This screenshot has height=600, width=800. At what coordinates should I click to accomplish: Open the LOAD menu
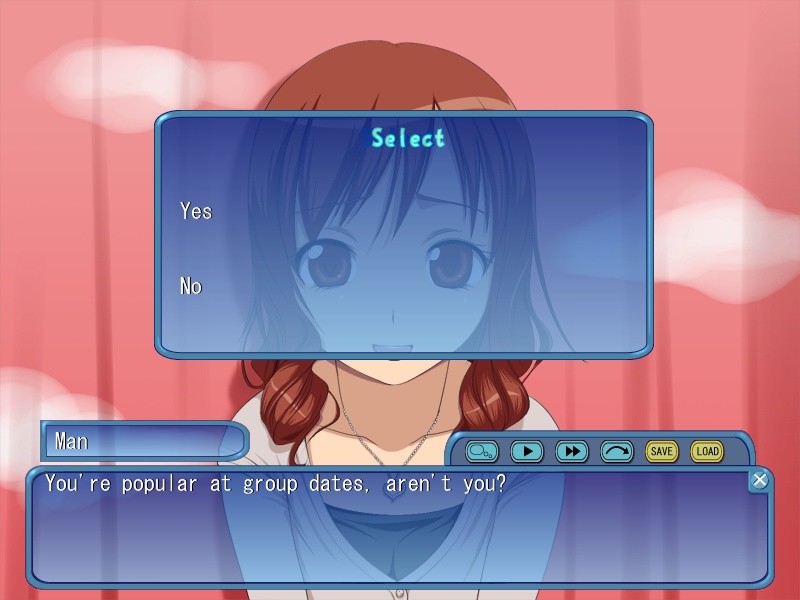(x=707, y=451)
